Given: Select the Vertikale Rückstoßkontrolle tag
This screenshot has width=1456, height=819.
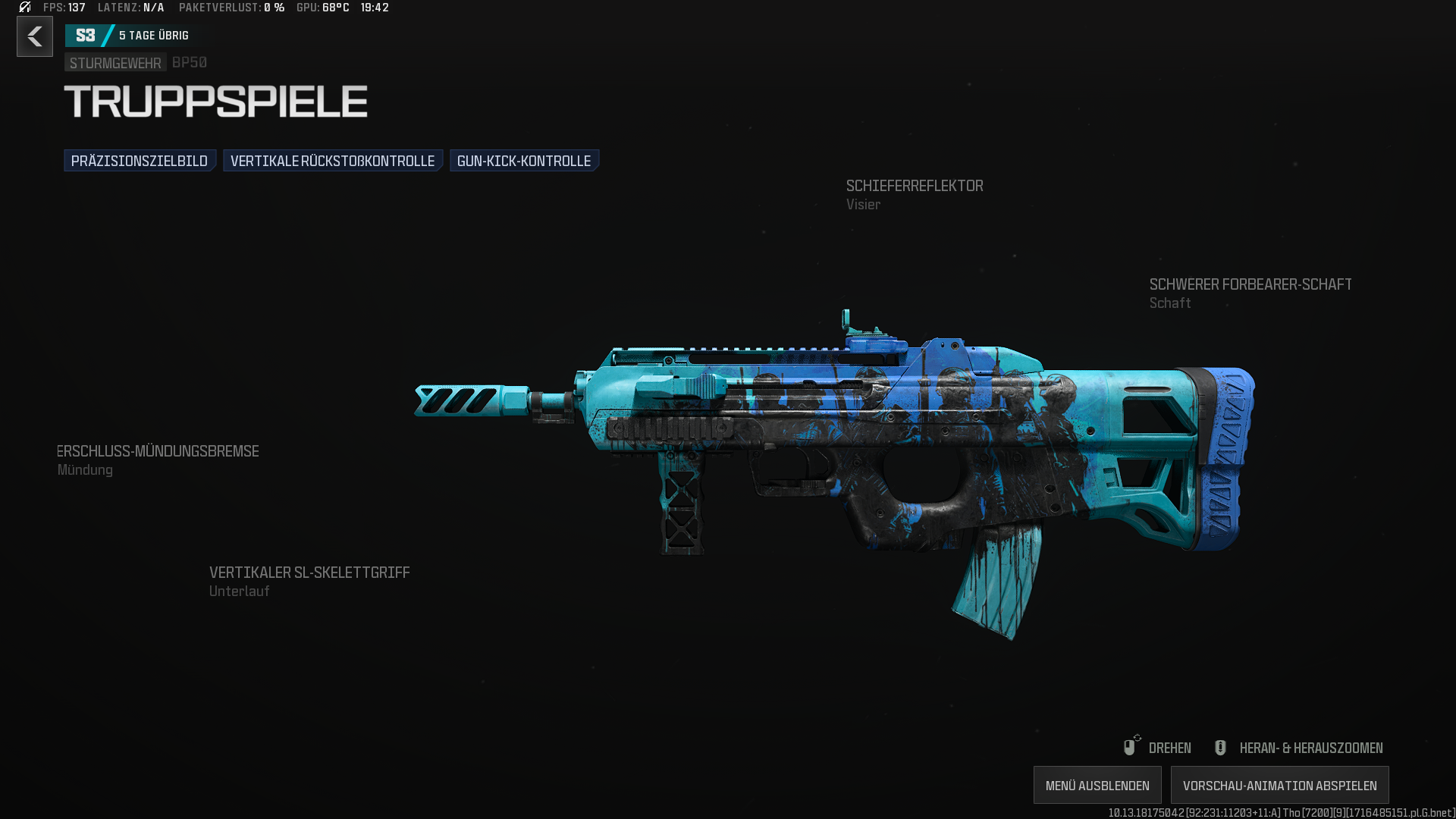Looking at the screenshot, I should [x=332, y=161].
